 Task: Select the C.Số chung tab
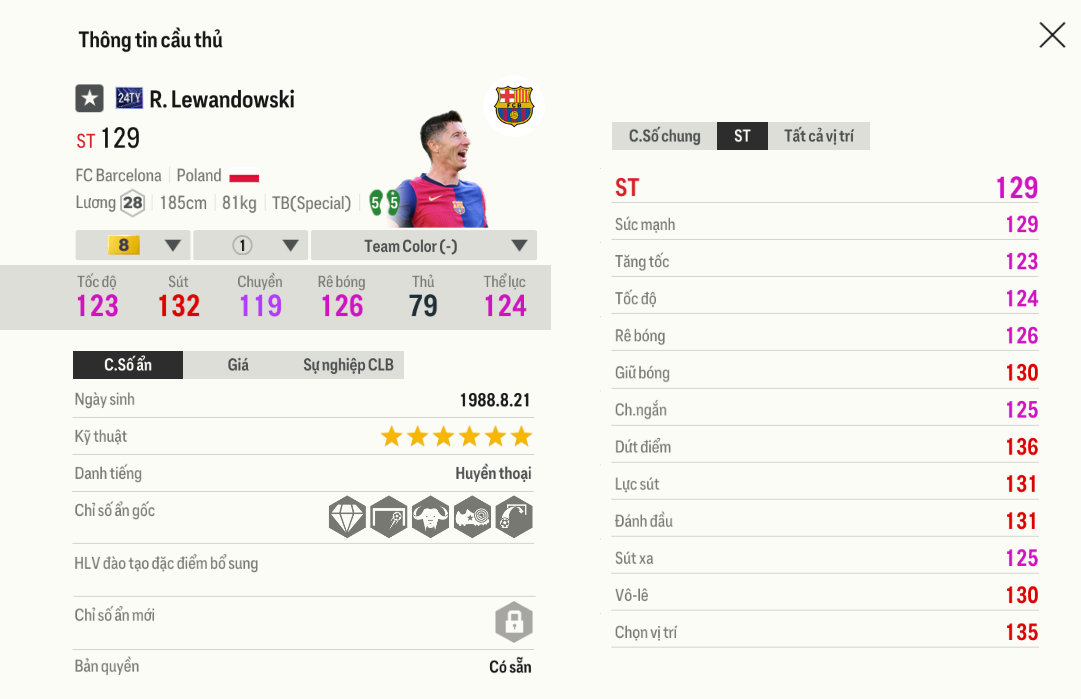click(x=664, y=136)
